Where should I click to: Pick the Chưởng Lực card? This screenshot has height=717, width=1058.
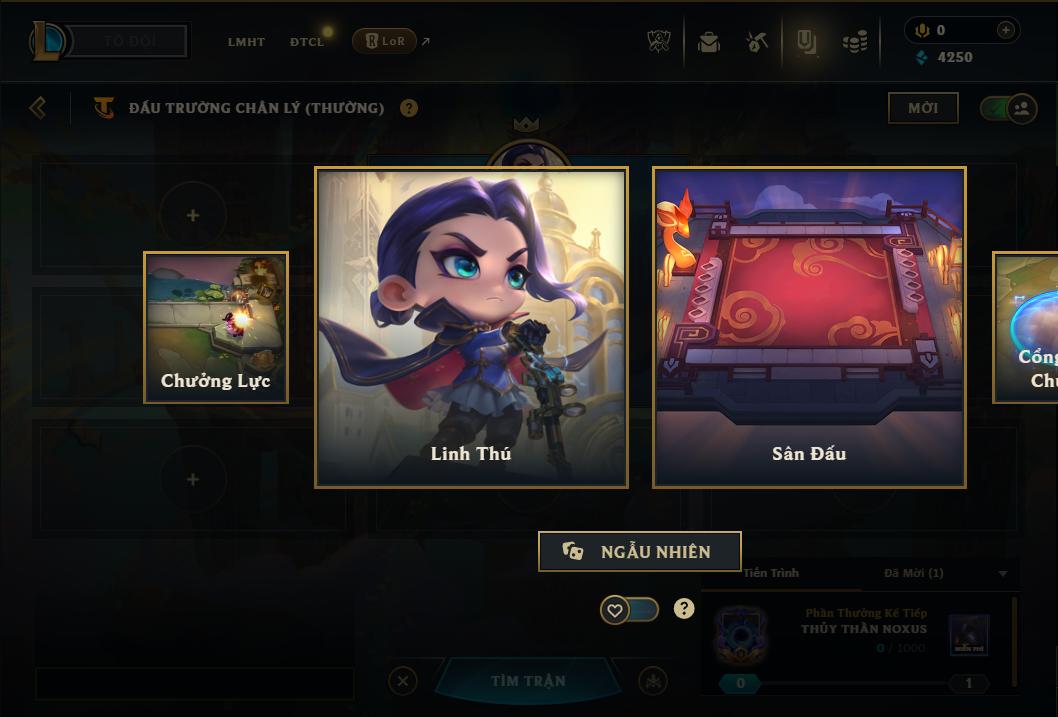216,327
